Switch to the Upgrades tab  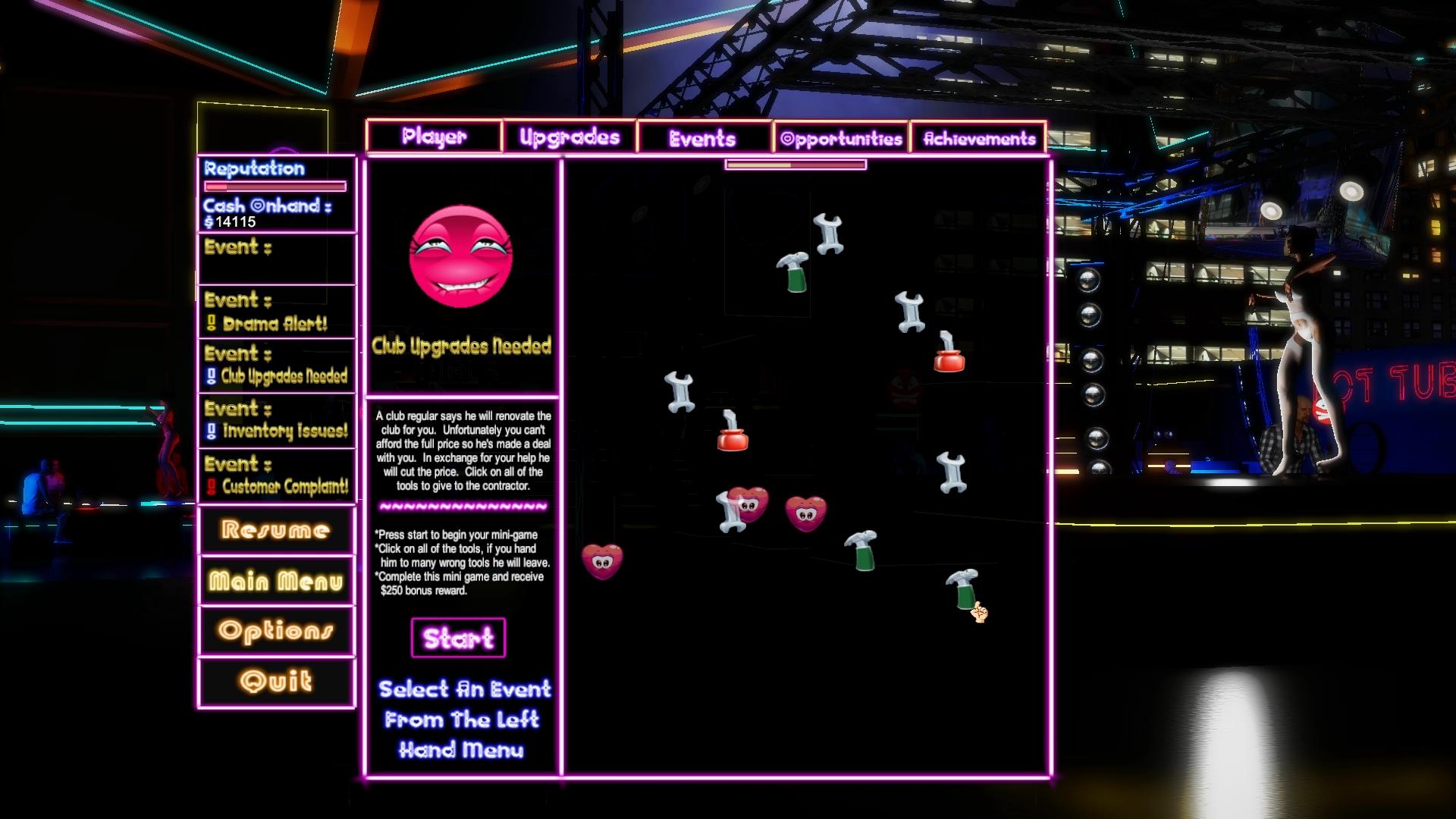569,136
